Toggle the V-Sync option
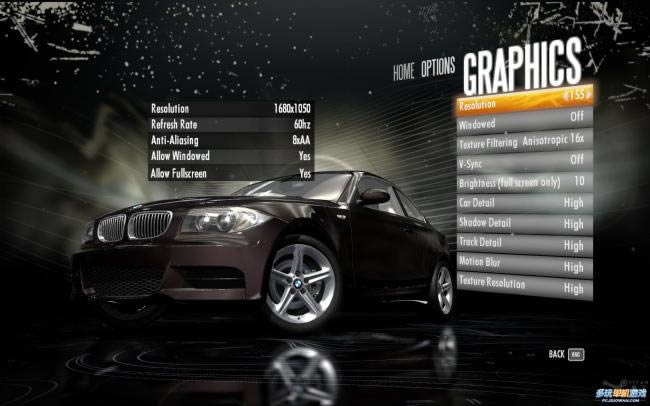Image resolution: width=650 pixels, height=406 pixels. pos(520,163)
